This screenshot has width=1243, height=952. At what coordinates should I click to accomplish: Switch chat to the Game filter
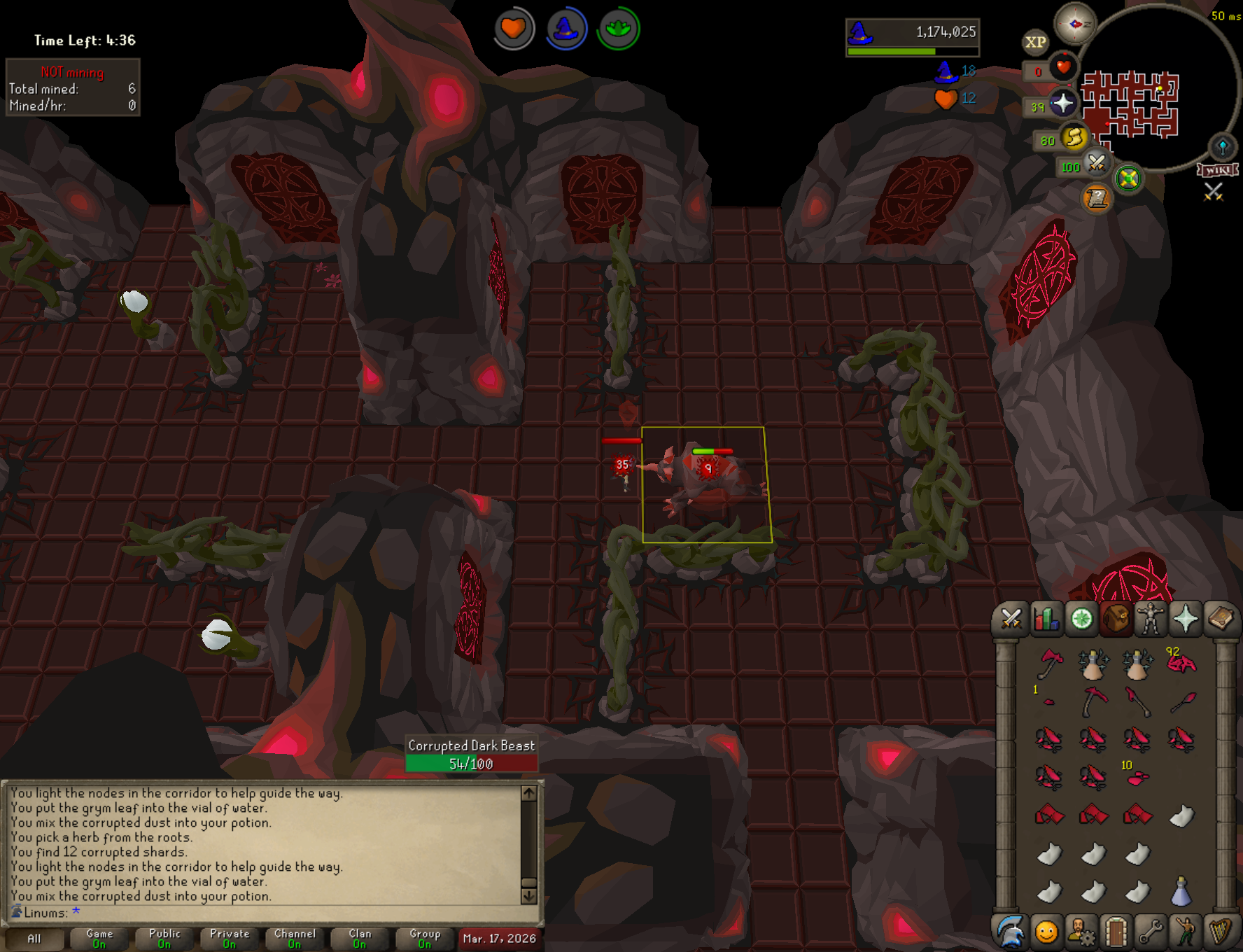(99, 938)
